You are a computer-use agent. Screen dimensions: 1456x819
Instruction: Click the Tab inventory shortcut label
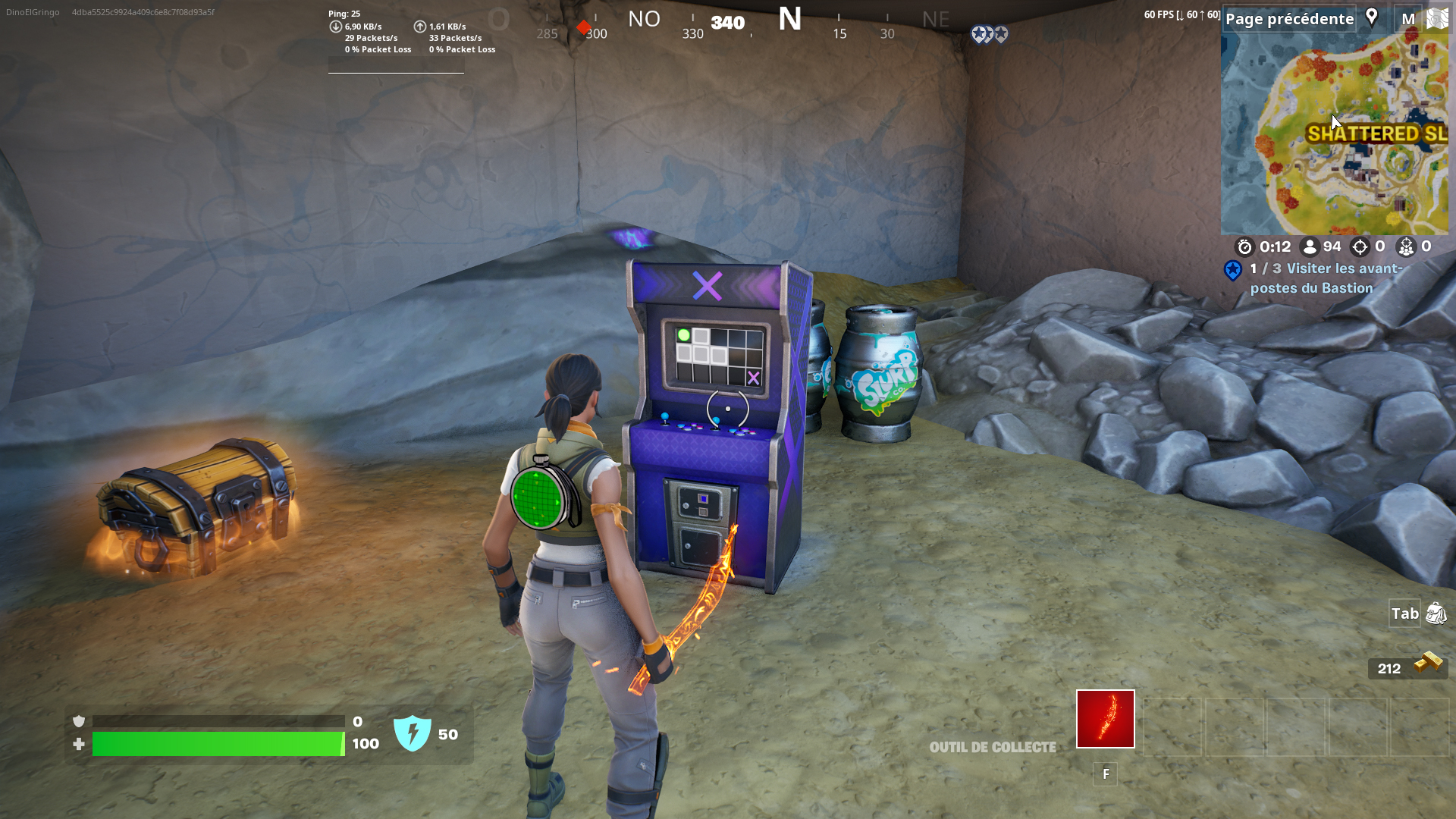click(x=1405, y=614)
